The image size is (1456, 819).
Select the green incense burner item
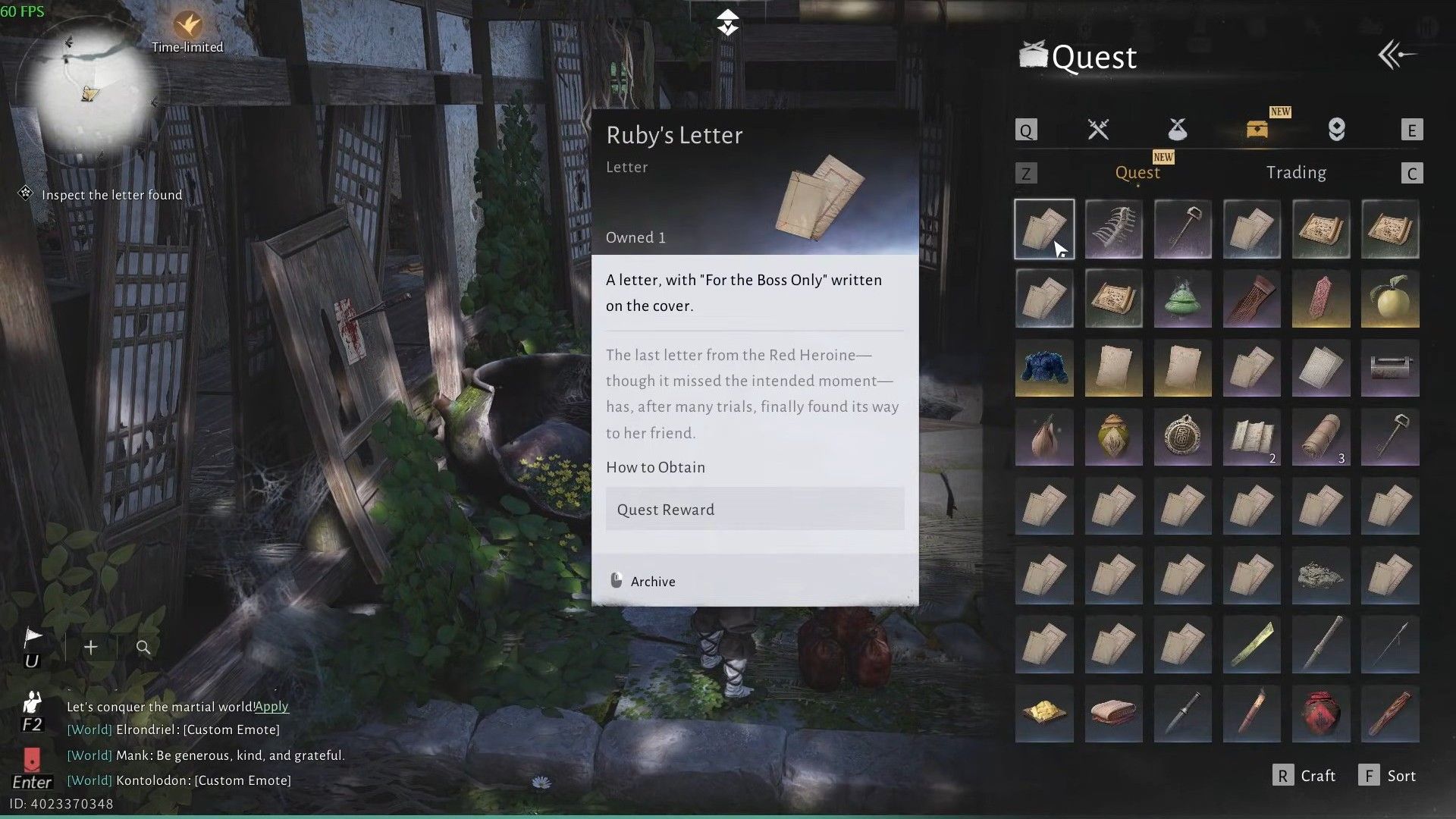pos(1182,299)
